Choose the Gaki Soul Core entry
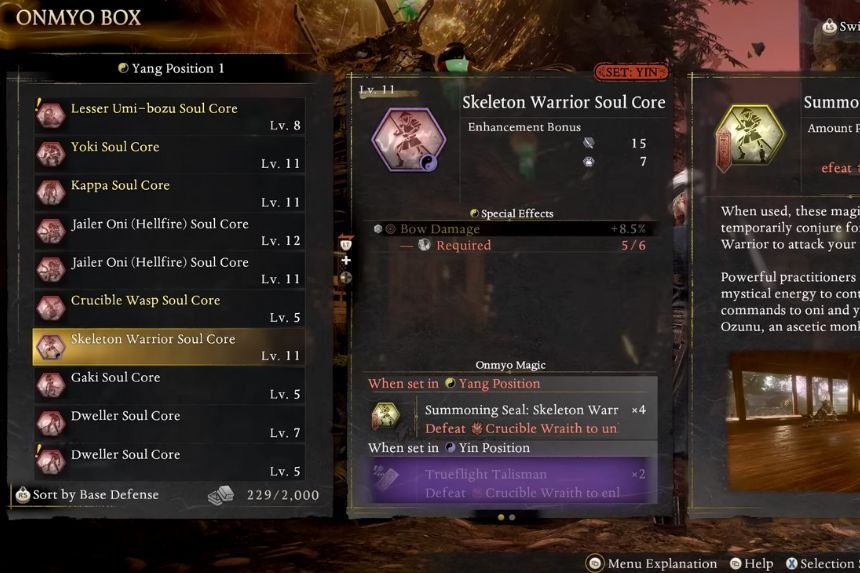 [168, 385]
